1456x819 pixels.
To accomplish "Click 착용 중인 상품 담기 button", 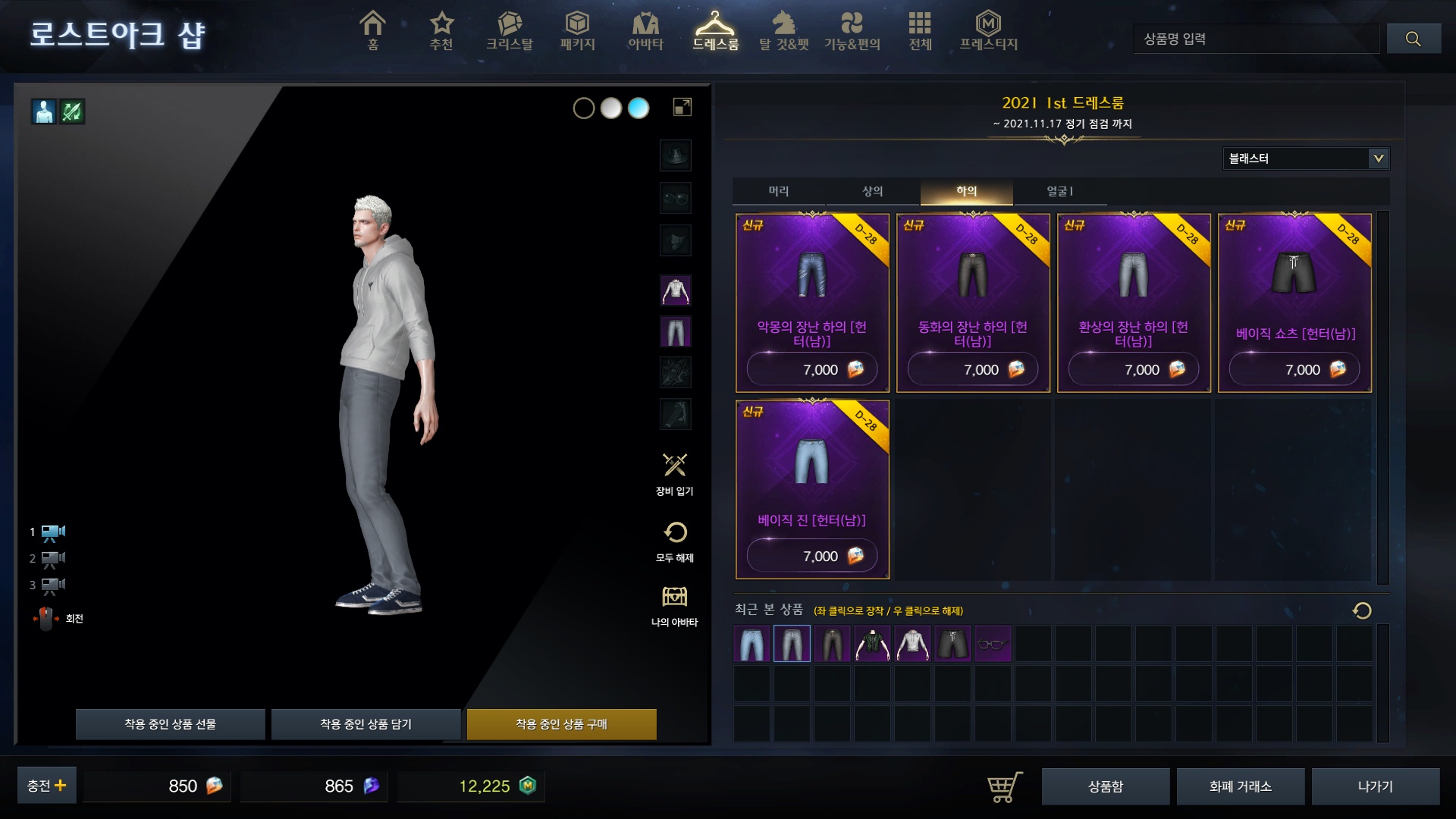I will coord(366,724).
